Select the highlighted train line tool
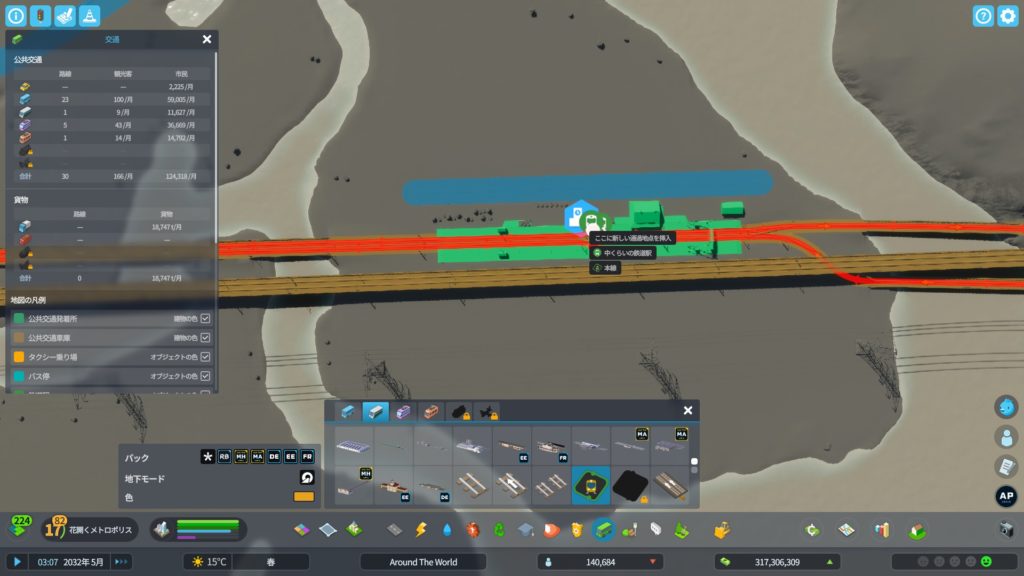This screenshot has width=1024, height=576. pos(591,485)
